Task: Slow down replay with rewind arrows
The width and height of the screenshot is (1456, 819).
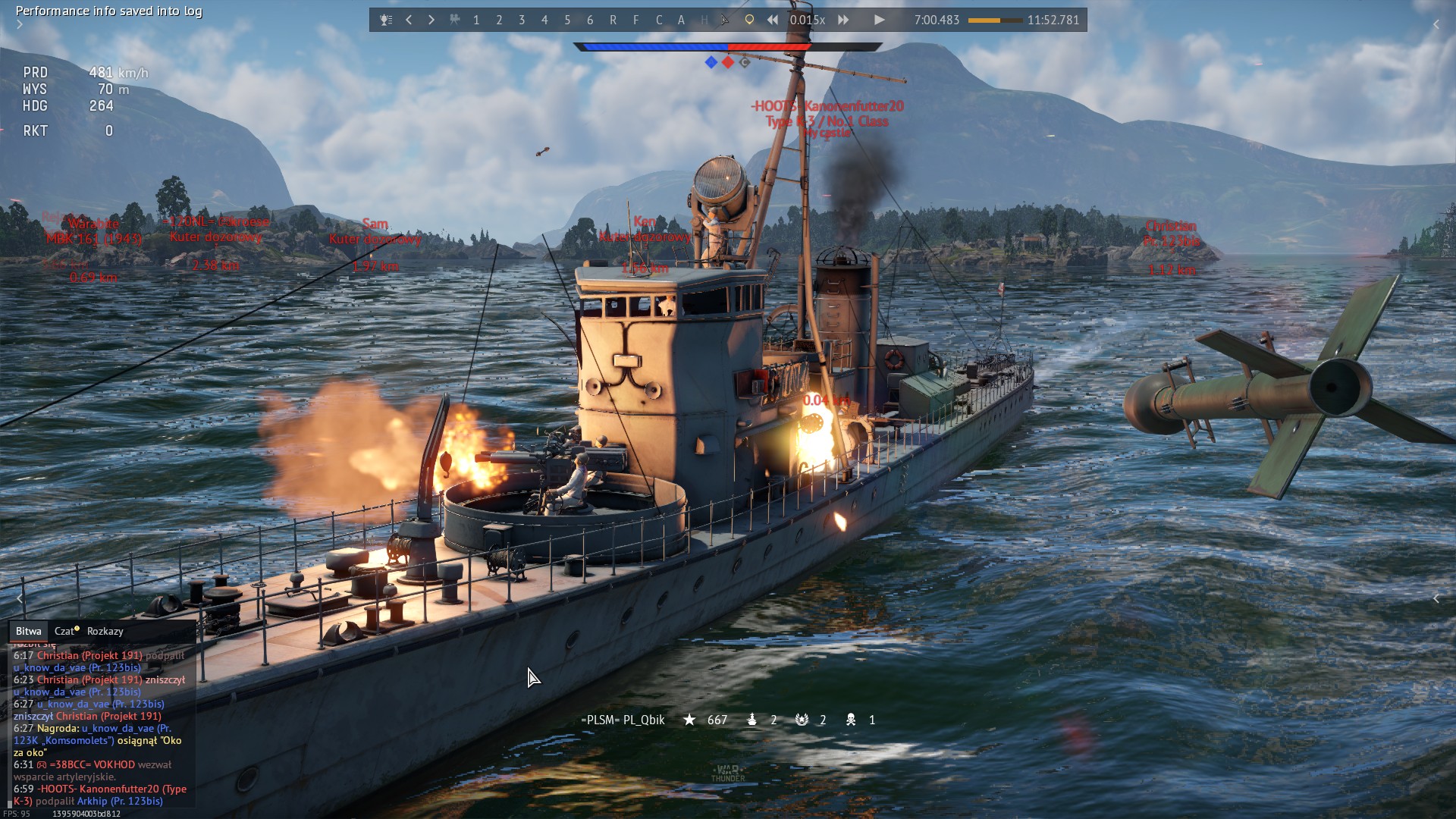Action: pos(772,20)
